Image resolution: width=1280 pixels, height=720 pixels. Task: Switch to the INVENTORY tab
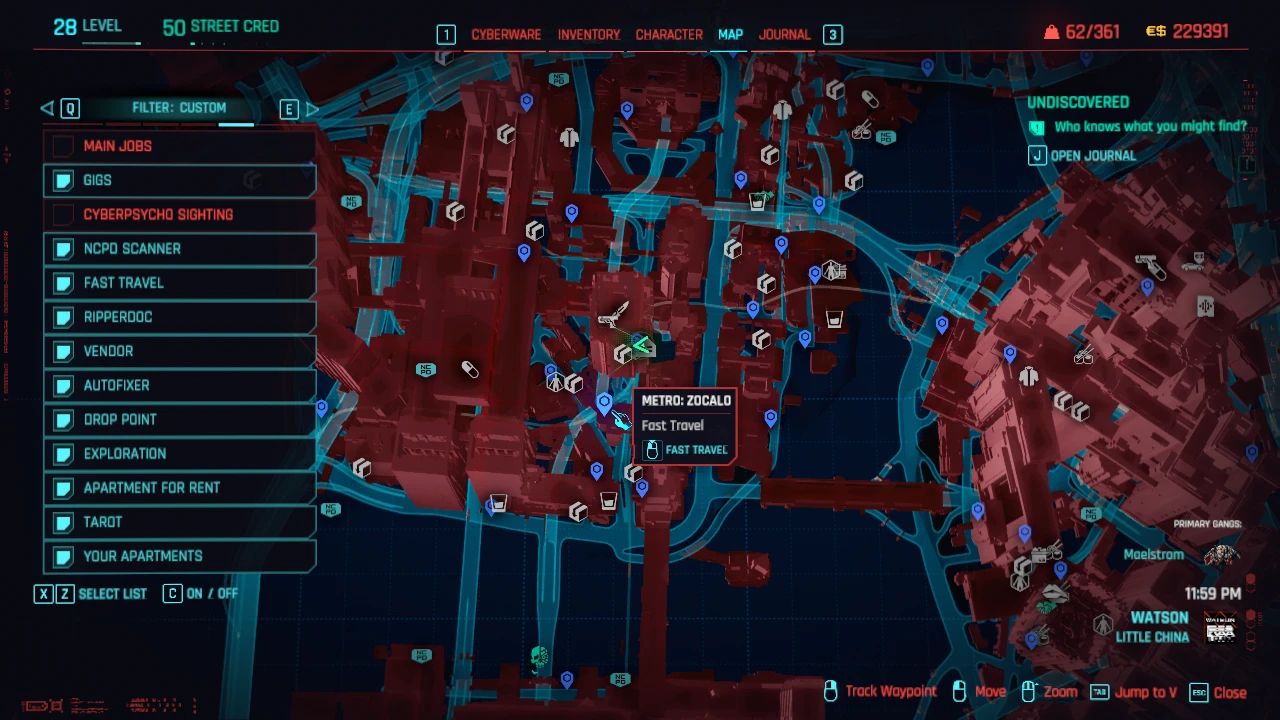[x=588, y=34]
